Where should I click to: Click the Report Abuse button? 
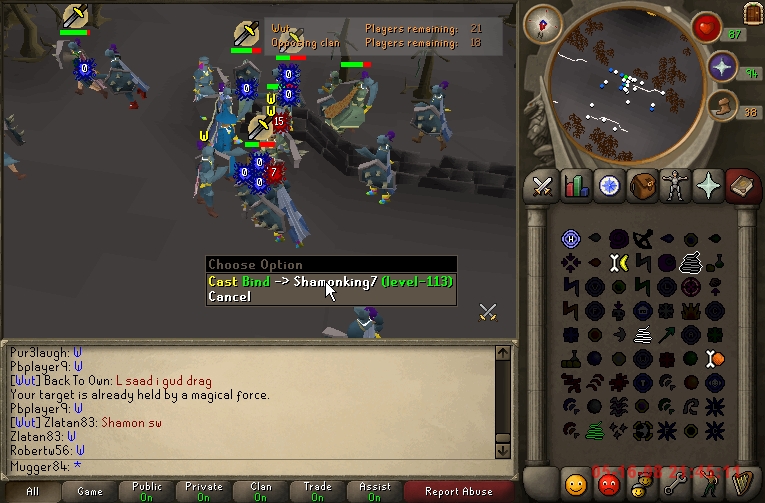458,491
